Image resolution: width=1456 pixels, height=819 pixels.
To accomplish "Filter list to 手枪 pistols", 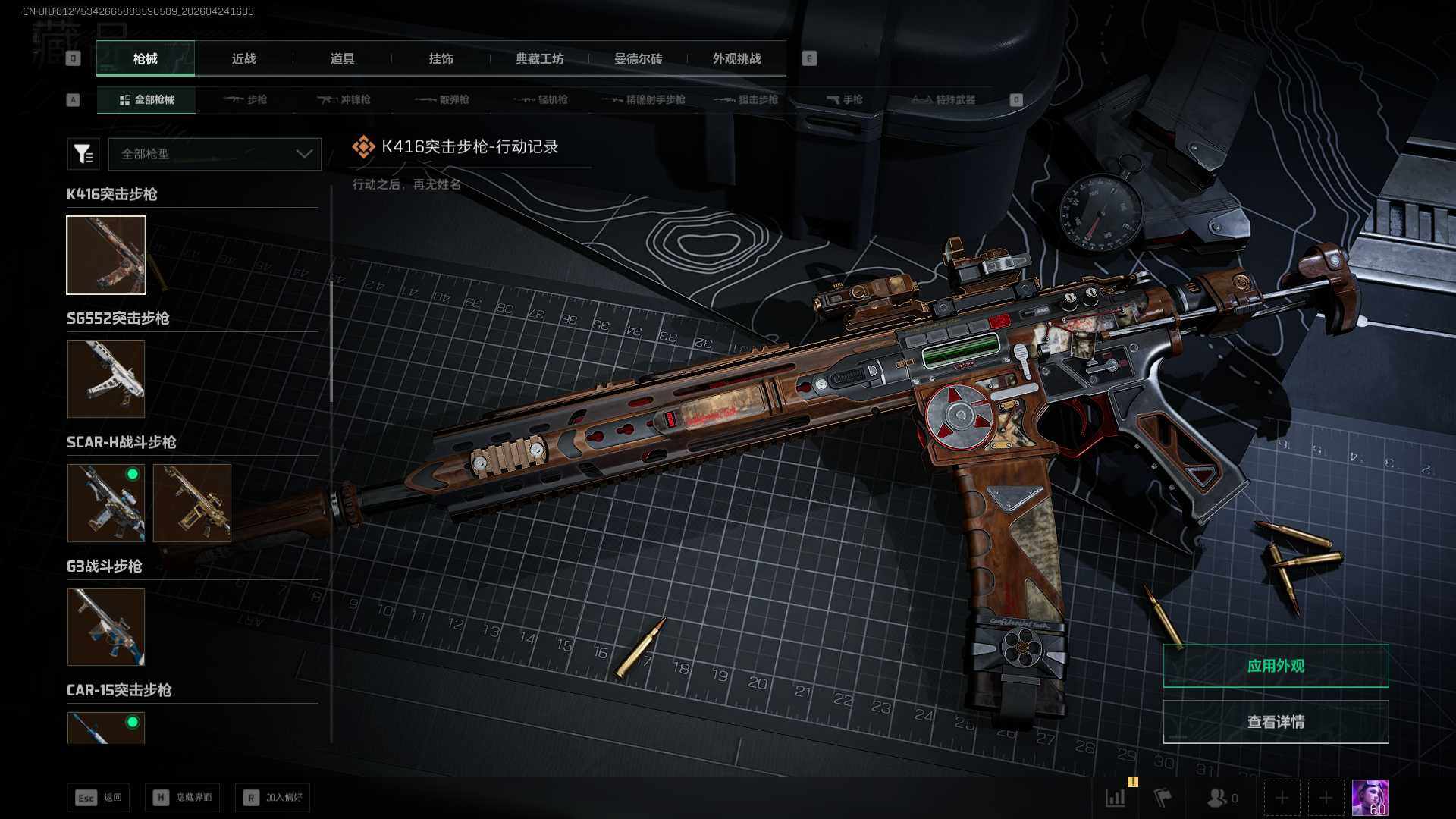I will pyautogui.click(x=844, y=99).
